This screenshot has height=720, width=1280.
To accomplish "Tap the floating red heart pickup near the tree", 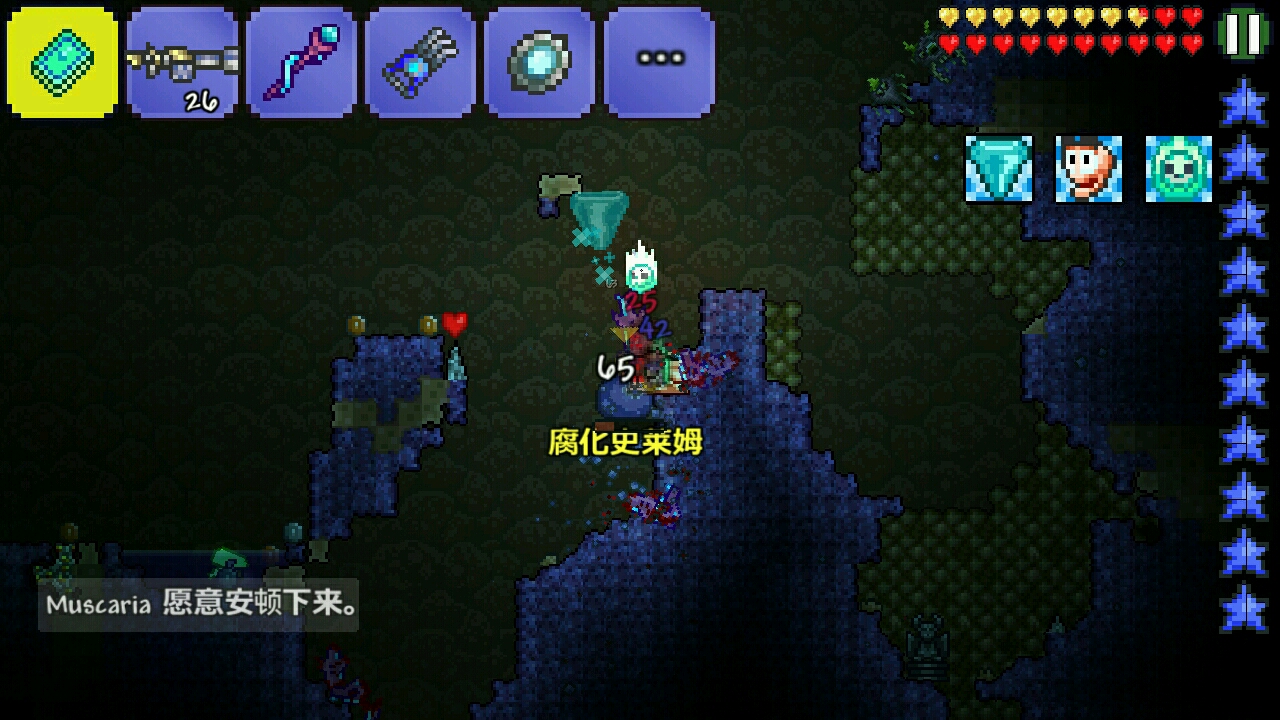I will pyautogui.click(x=456, y=324).
